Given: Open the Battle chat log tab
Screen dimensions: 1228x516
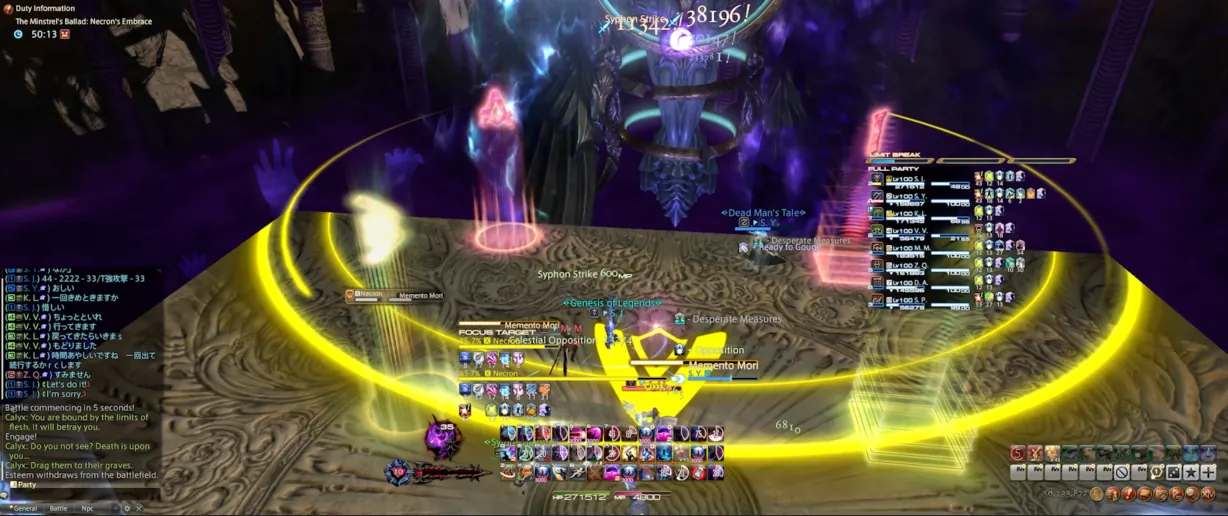Looking at the screenshot, I should click(x=59, y=508).
